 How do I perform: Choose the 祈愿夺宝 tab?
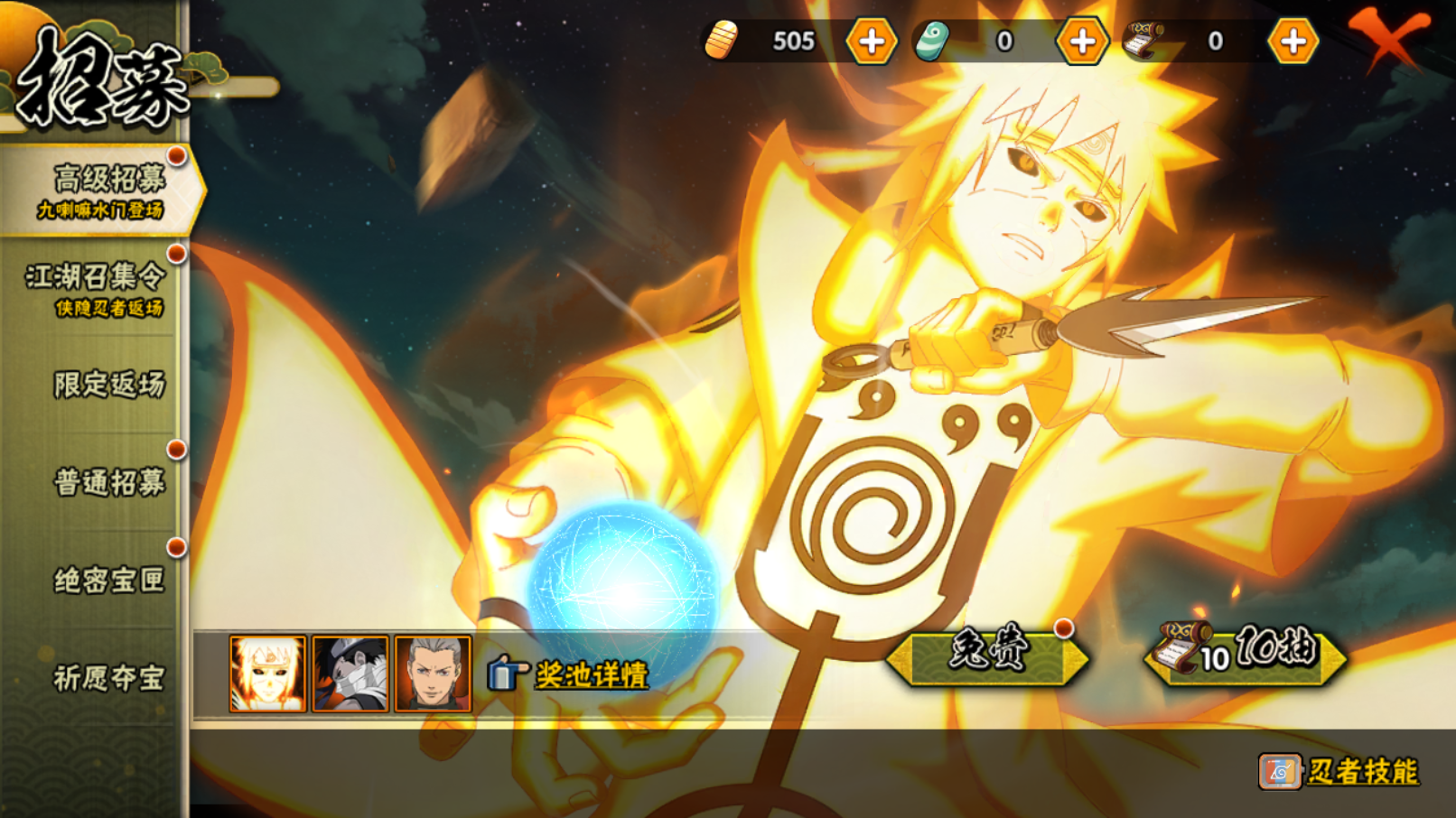(108, 677)
